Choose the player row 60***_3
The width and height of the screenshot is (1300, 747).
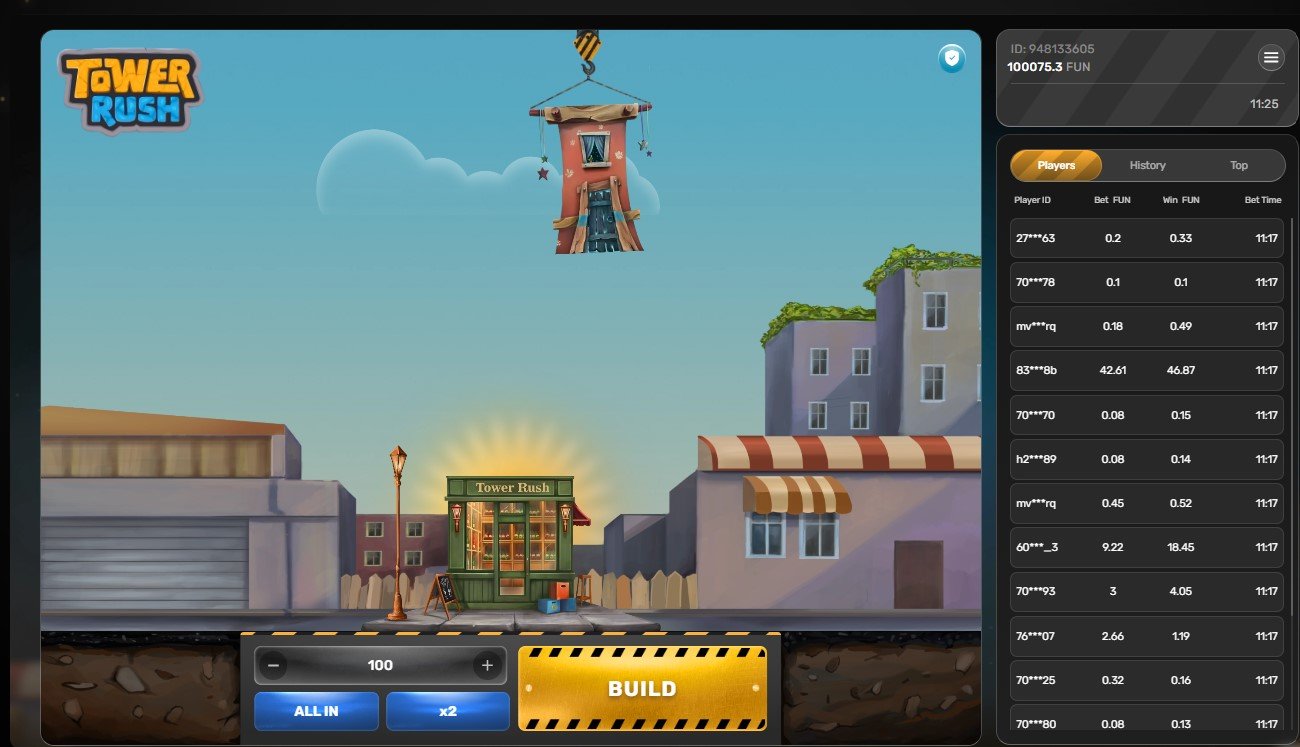1146,547
